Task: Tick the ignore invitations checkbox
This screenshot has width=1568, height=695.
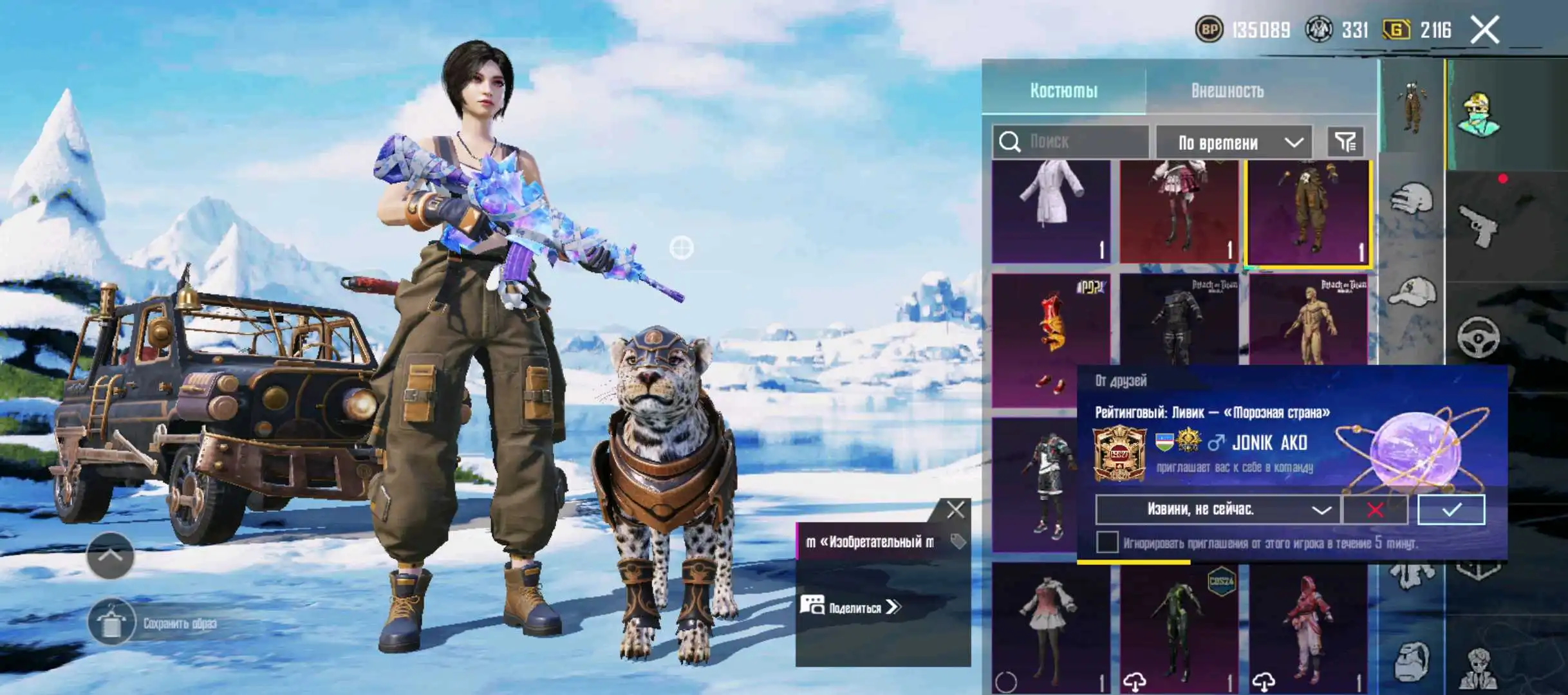Action: [1107, 542]
